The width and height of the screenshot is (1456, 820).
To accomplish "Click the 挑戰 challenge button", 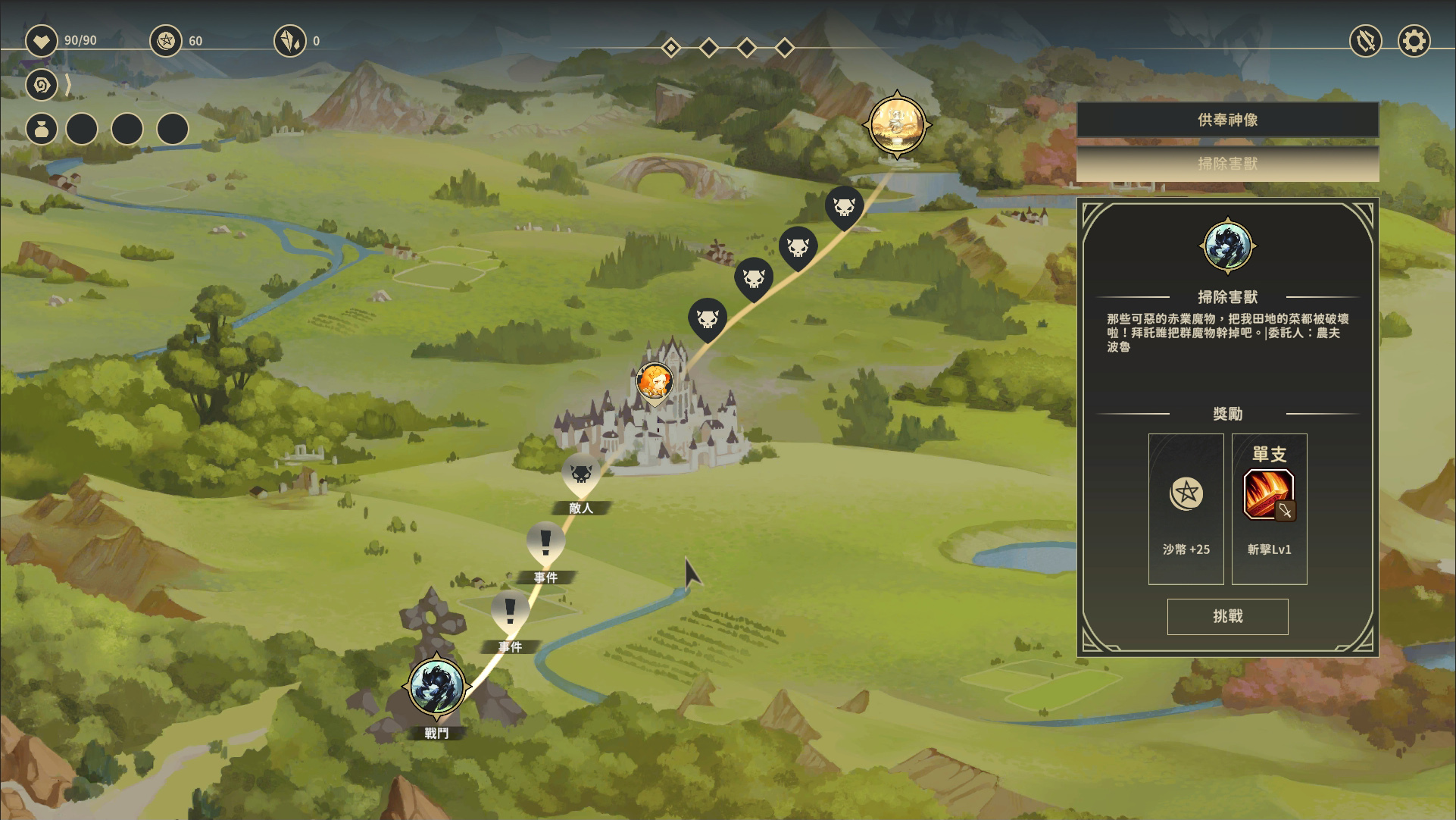I will 1227,616.
